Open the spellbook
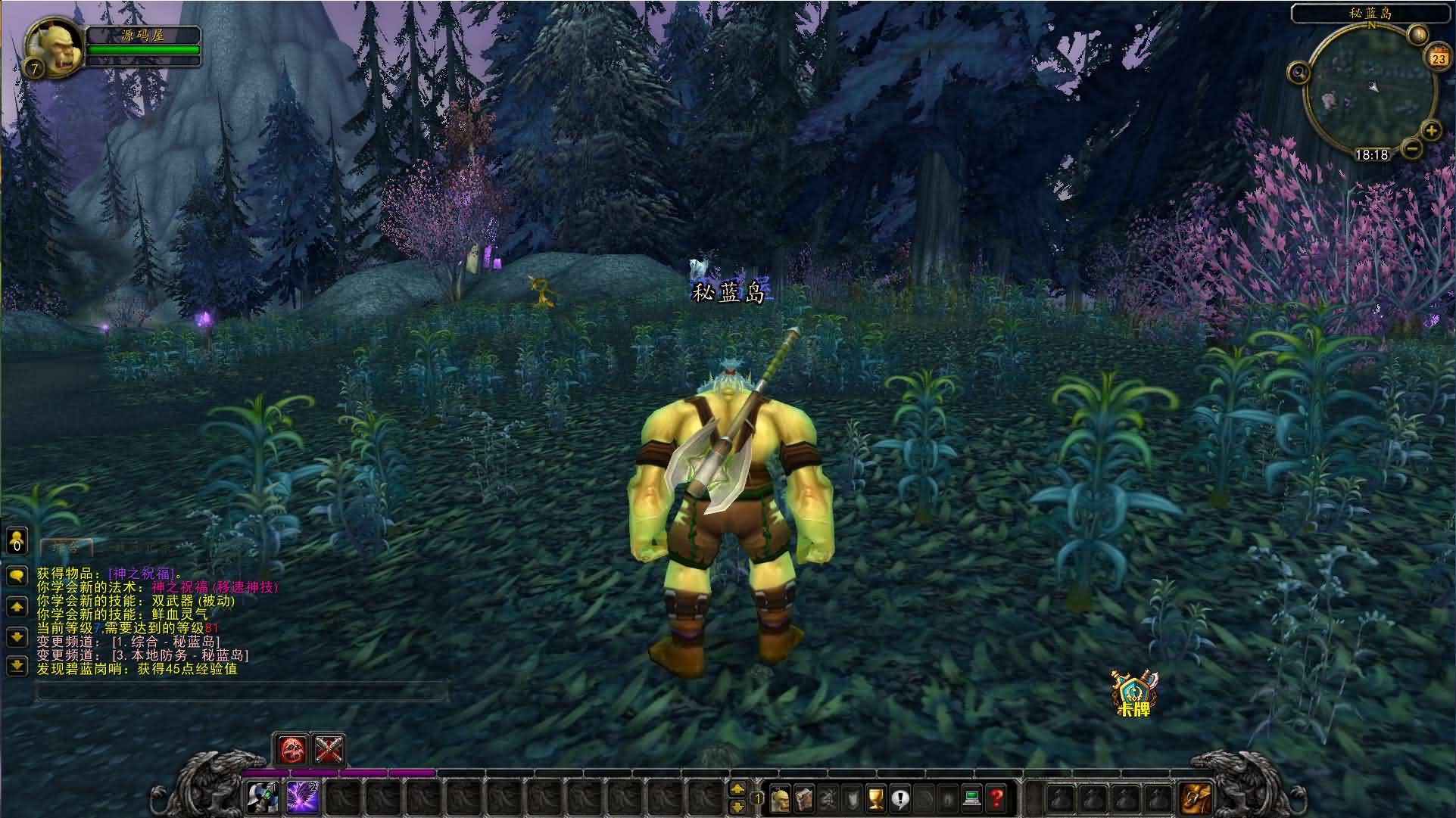This screenshot has height=818, width=1456. coord(806,799)
